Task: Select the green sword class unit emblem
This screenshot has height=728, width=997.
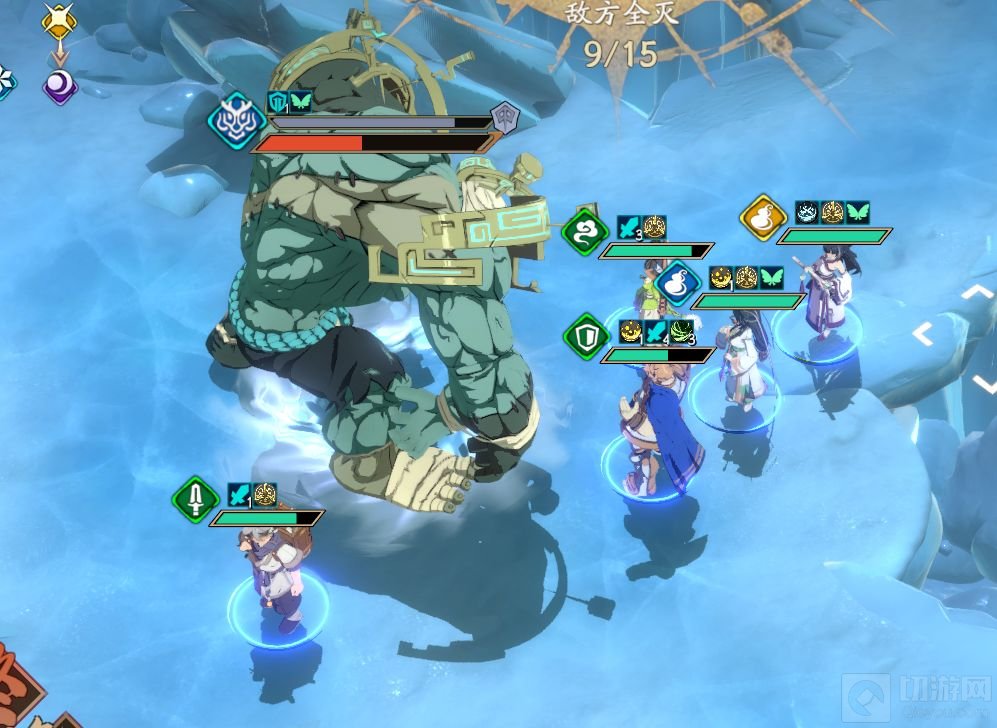Action: pyautogui.click(x=195, y=499)
